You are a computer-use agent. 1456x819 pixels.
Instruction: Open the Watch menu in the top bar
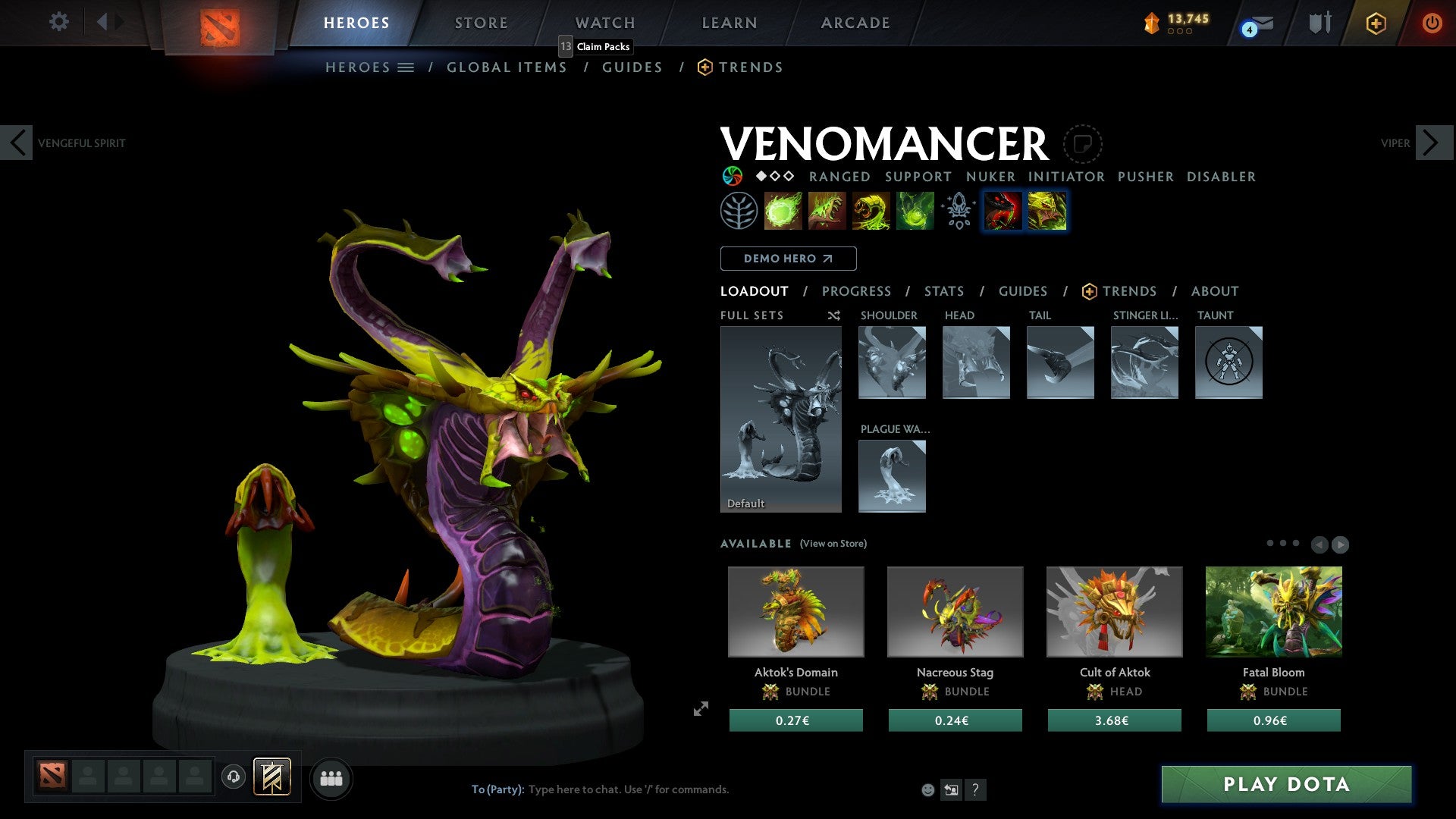[604, 23]
